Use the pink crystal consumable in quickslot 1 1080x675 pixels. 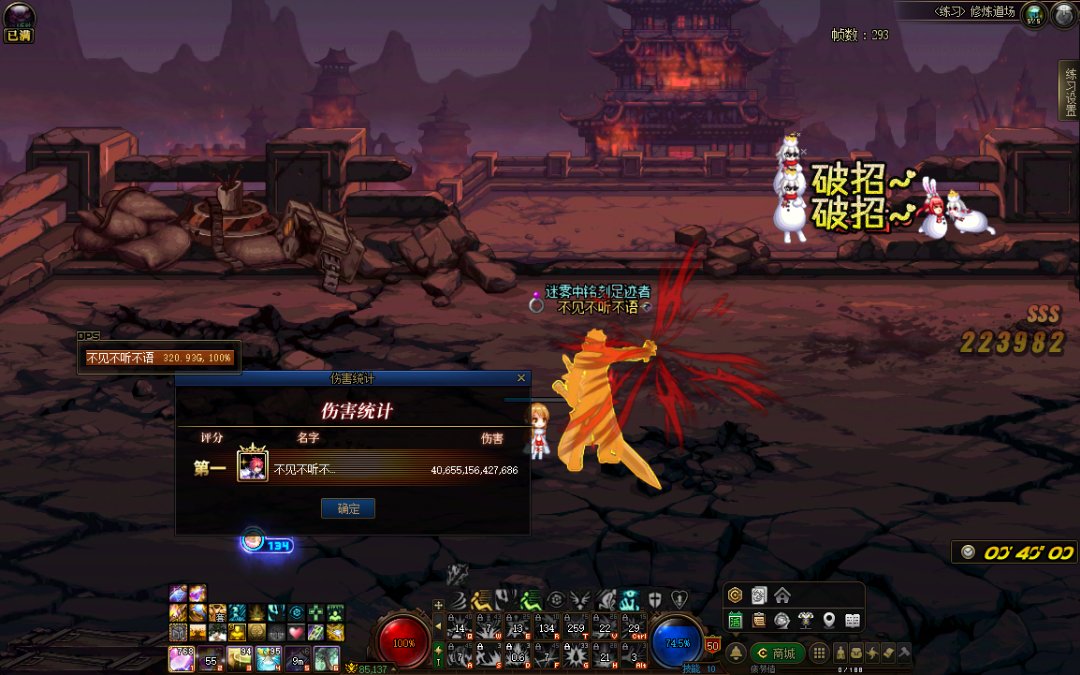[182, 658]
